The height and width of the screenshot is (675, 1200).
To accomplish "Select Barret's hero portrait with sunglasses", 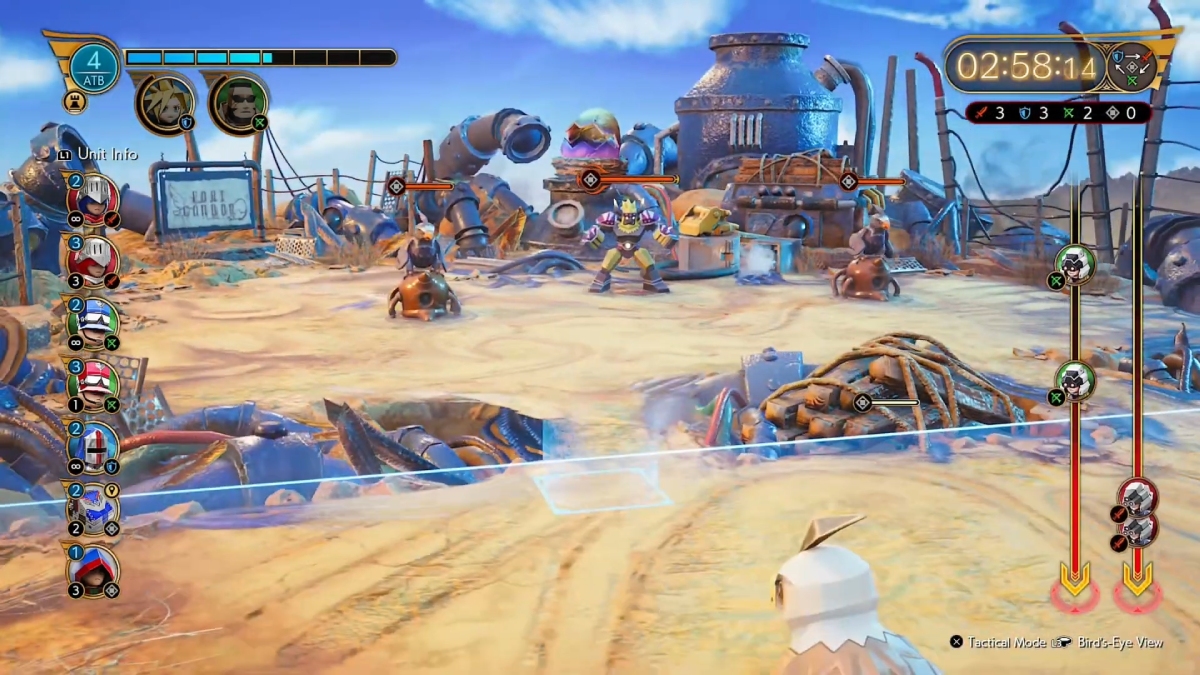I will coord(238,102).
